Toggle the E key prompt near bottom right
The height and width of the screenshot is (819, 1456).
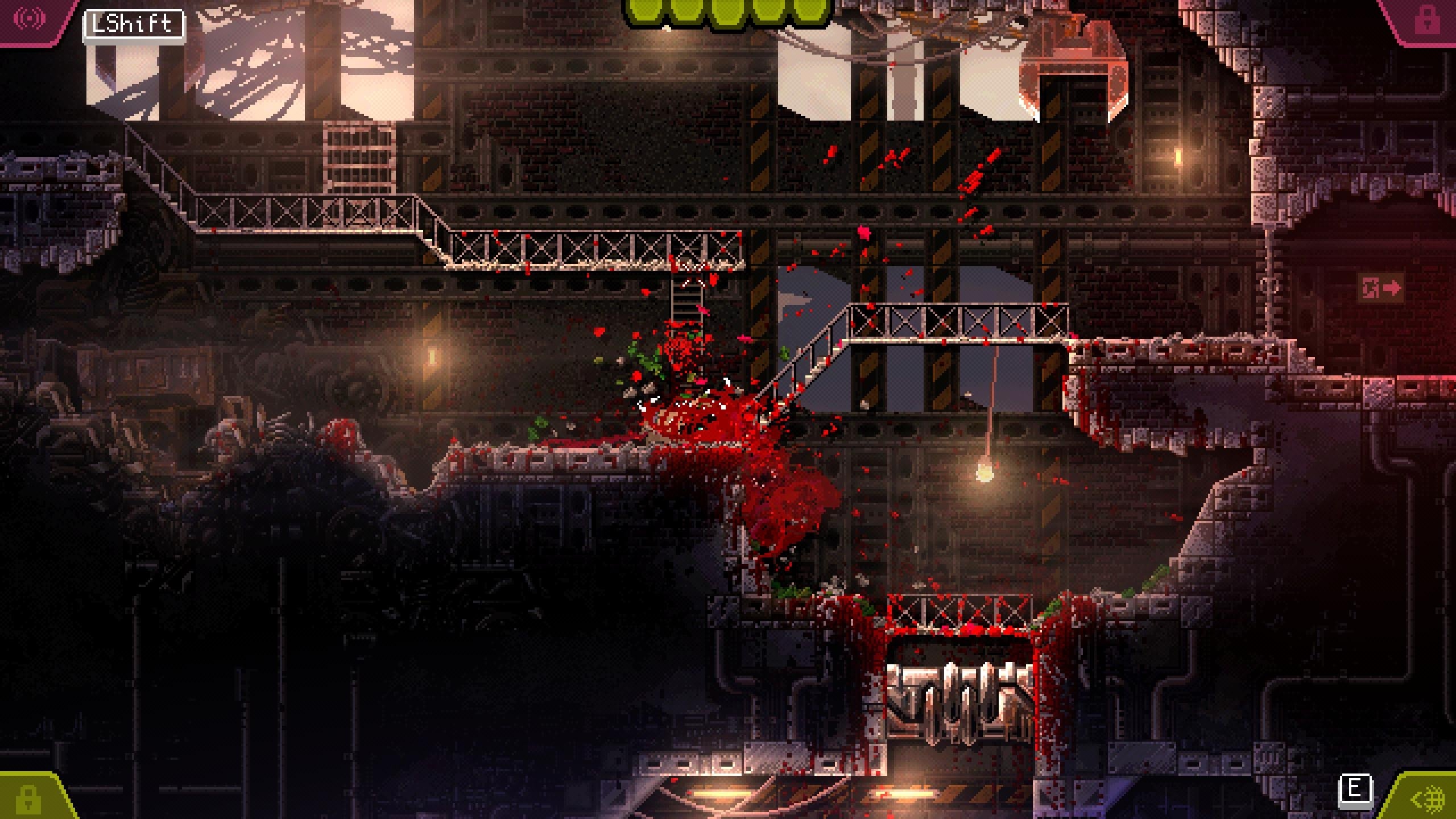pyautogui.click(x=1355, y=791)
